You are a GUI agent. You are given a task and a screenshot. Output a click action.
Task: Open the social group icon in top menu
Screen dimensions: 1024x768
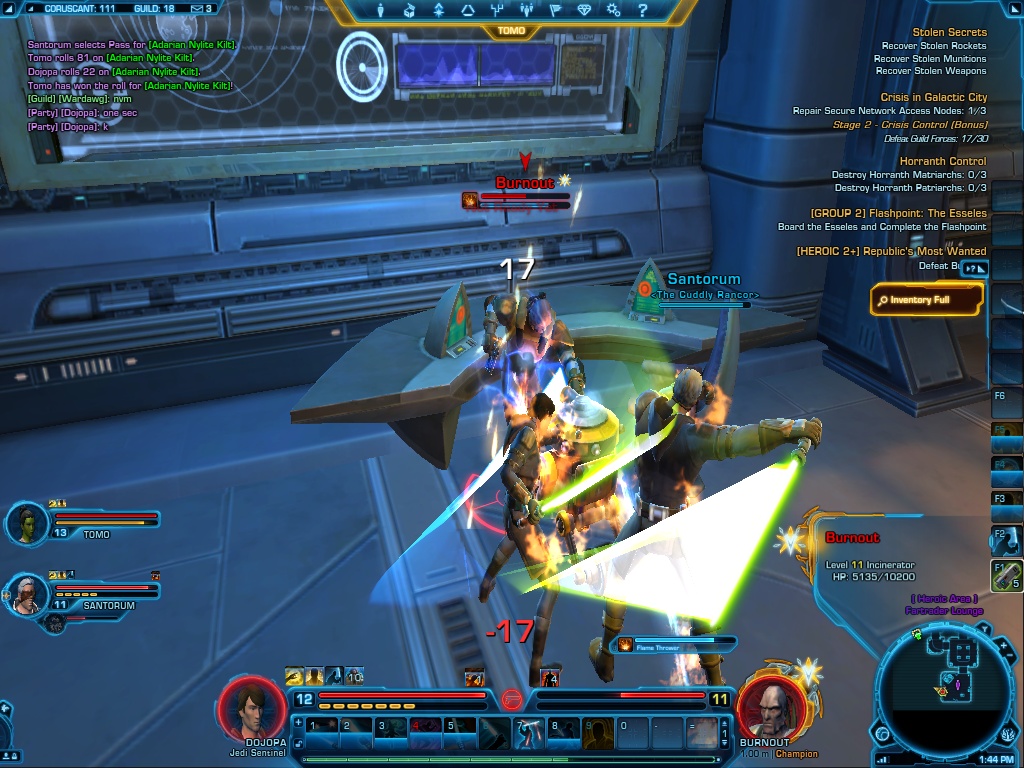pos(525,11)
